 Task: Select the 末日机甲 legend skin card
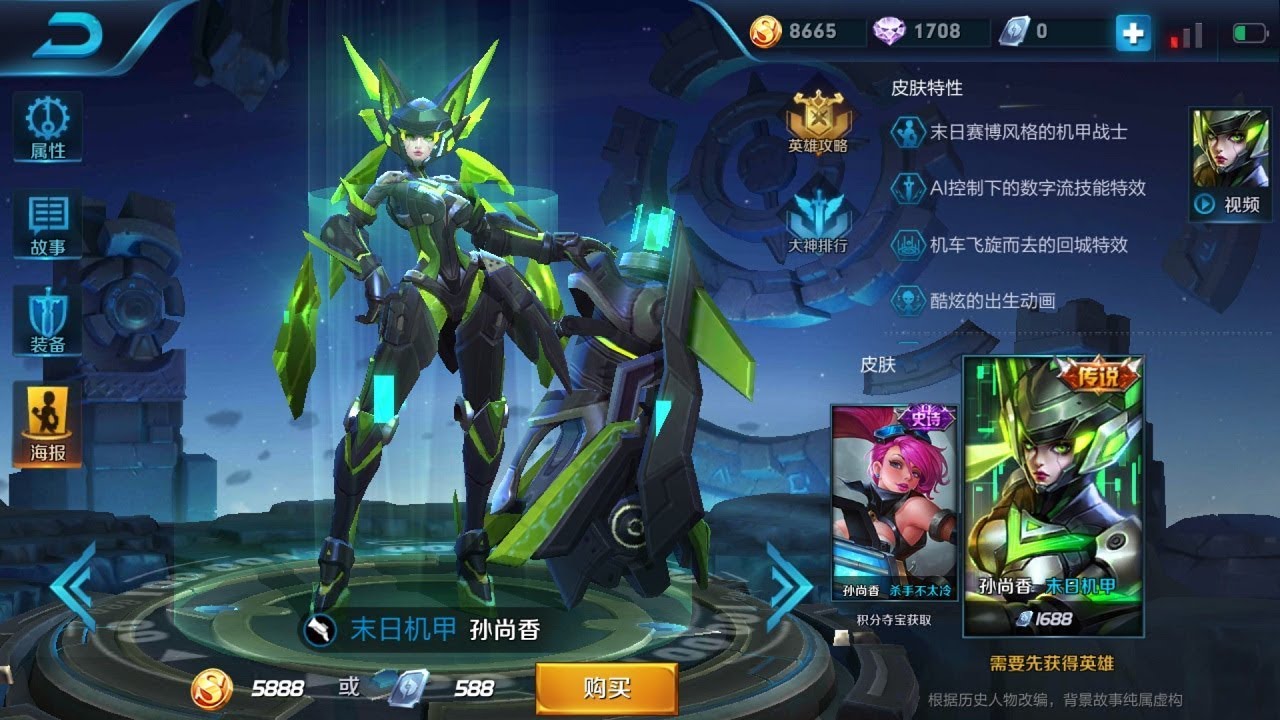[1052, 497]
